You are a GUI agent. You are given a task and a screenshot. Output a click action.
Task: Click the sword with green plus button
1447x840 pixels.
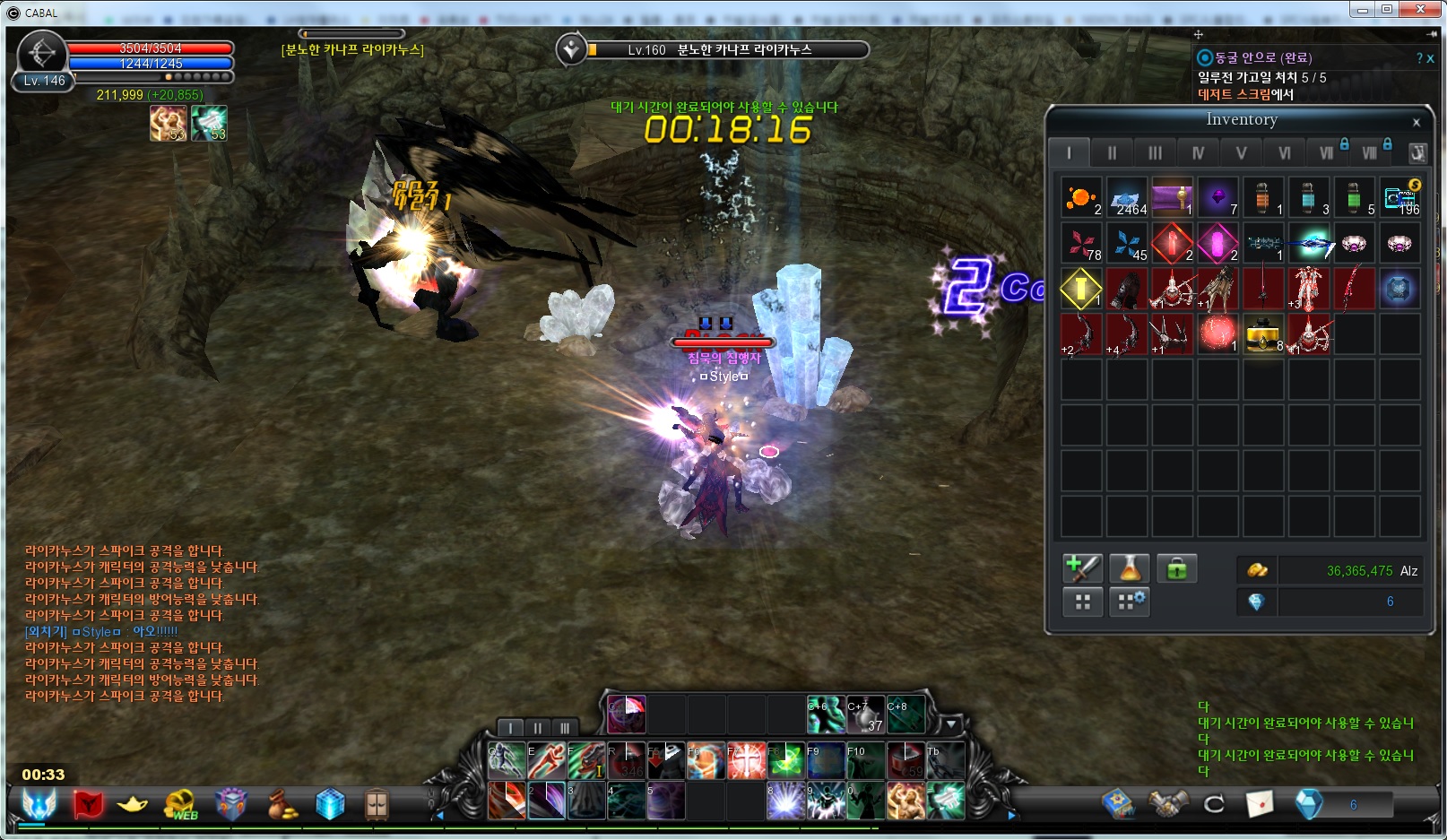pyautogui.click(x=1082, y=568)
